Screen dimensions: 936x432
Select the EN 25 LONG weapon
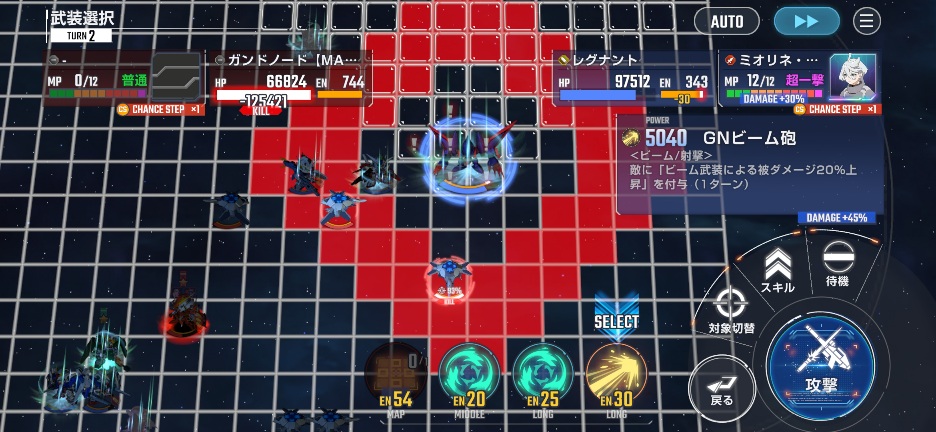click(543, 375)
